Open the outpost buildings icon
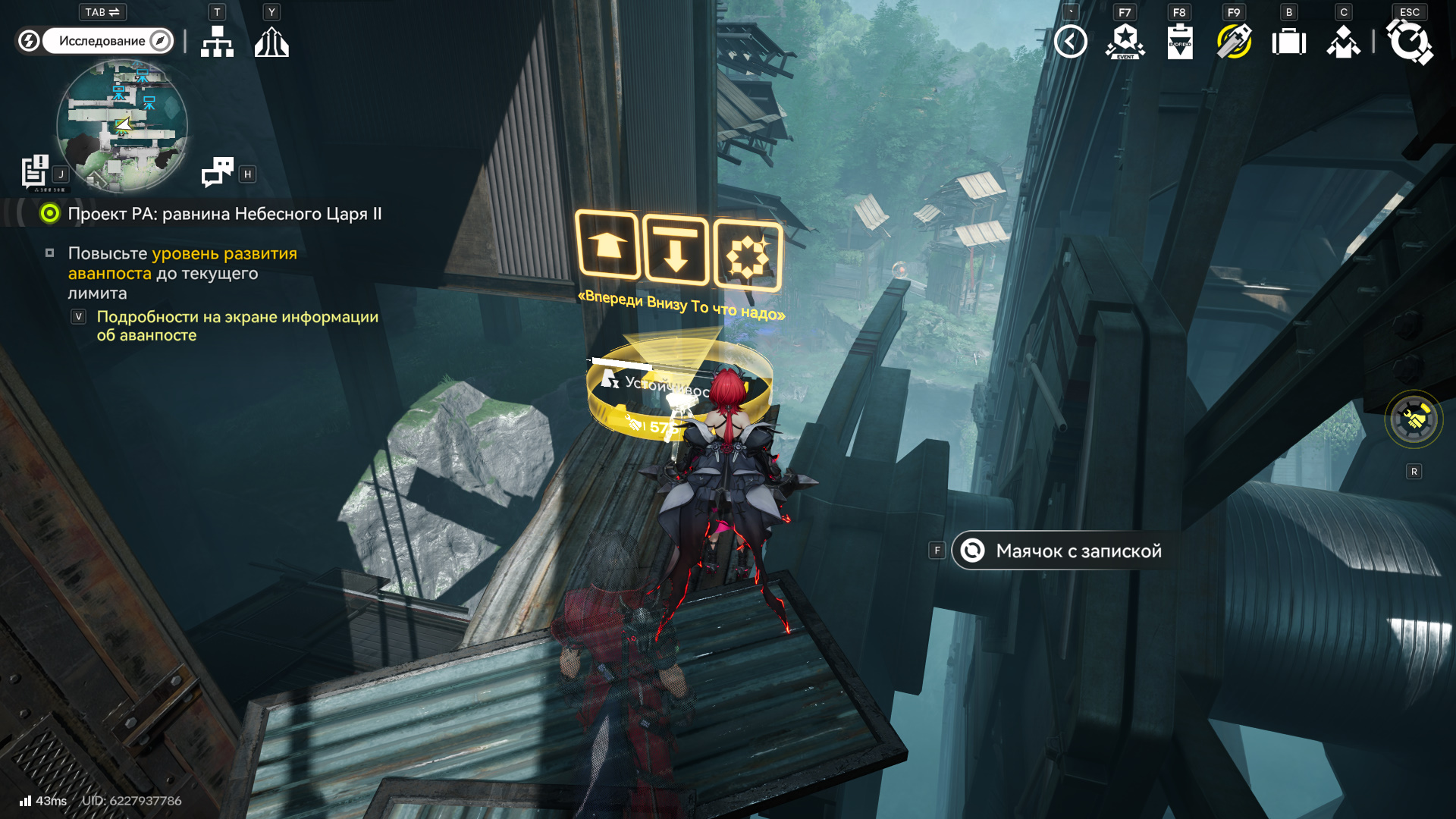This screenshot has height=819, width=1456. (x=271, y=42)
